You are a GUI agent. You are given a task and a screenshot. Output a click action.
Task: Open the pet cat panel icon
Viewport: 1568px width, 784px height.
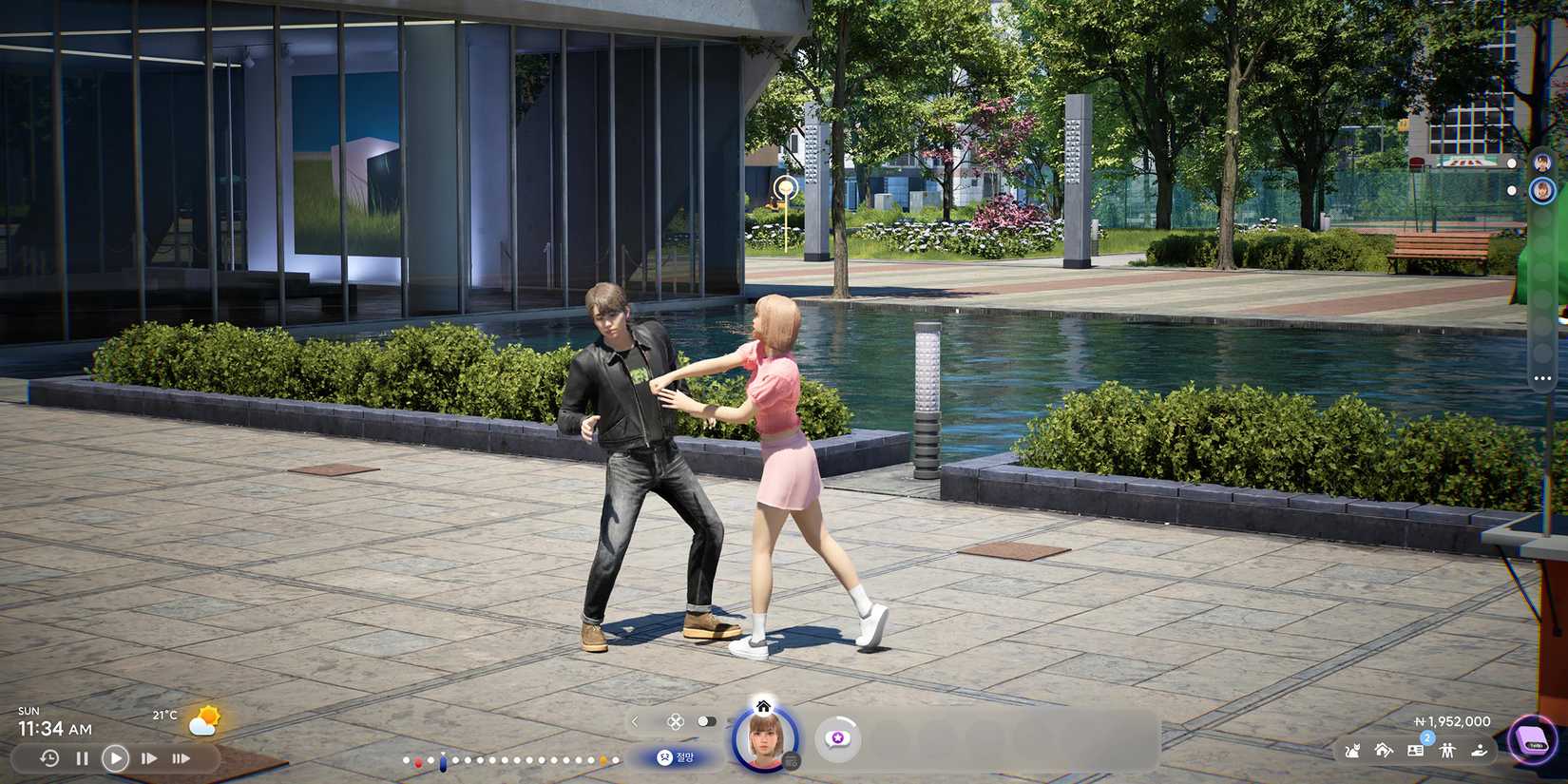(x=1352, y=751)
